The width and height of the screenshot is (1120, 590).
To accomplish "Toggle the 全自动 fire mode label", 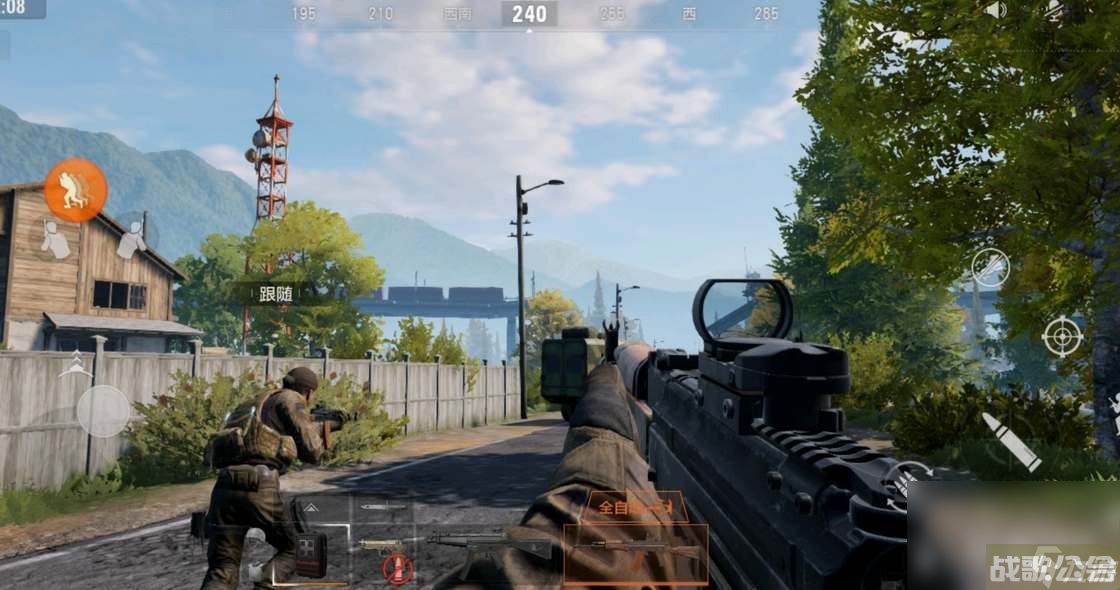I will [x=636, y=507].
